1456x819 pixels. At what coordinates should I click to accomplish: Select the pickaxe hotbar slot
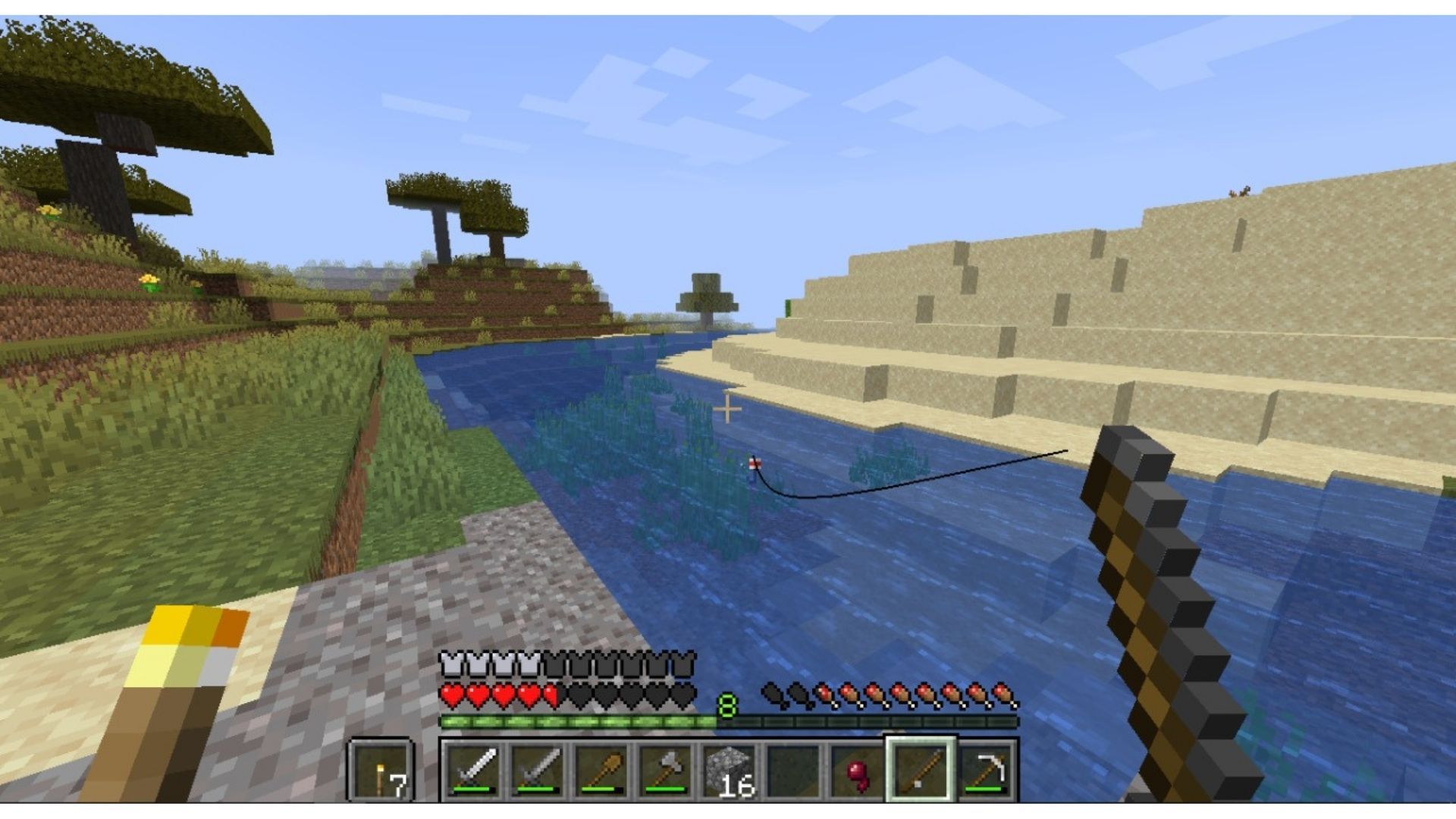[985, 770]
